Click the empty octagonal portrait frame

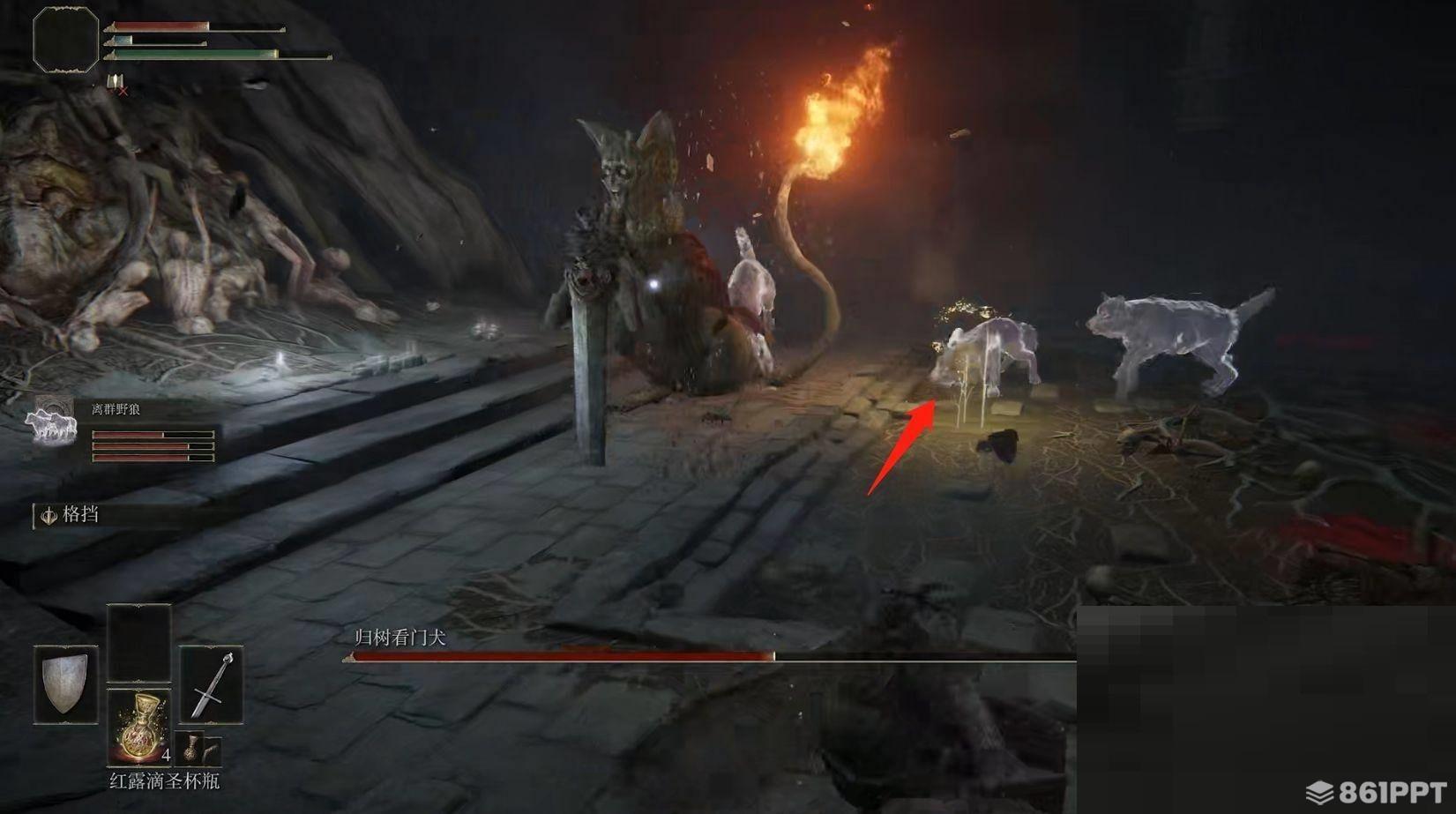point(65,39)
